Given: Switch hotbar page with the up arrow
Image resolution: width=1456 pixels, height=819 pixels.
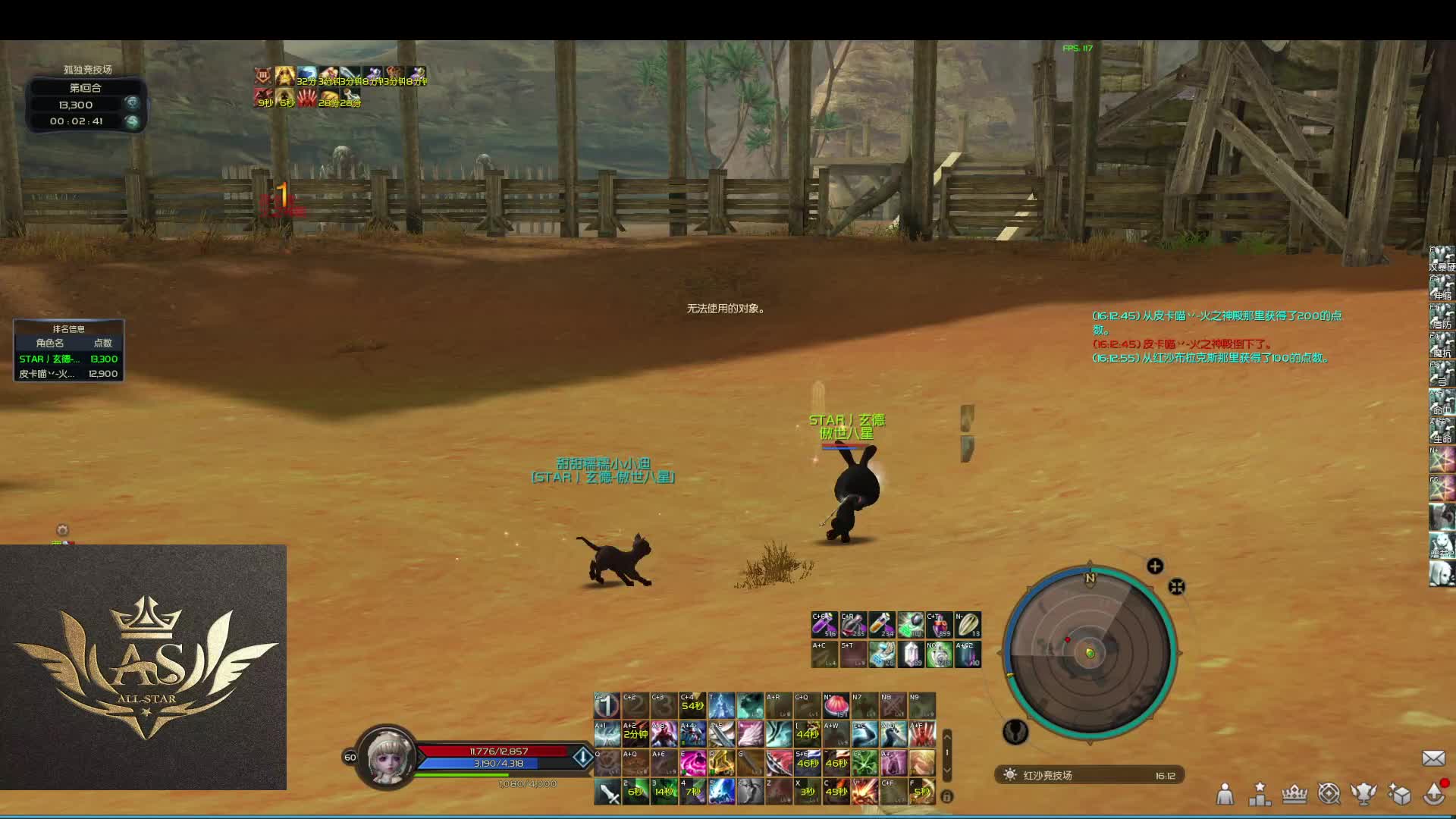Looking at the screenshot, I should pos(946,736).
